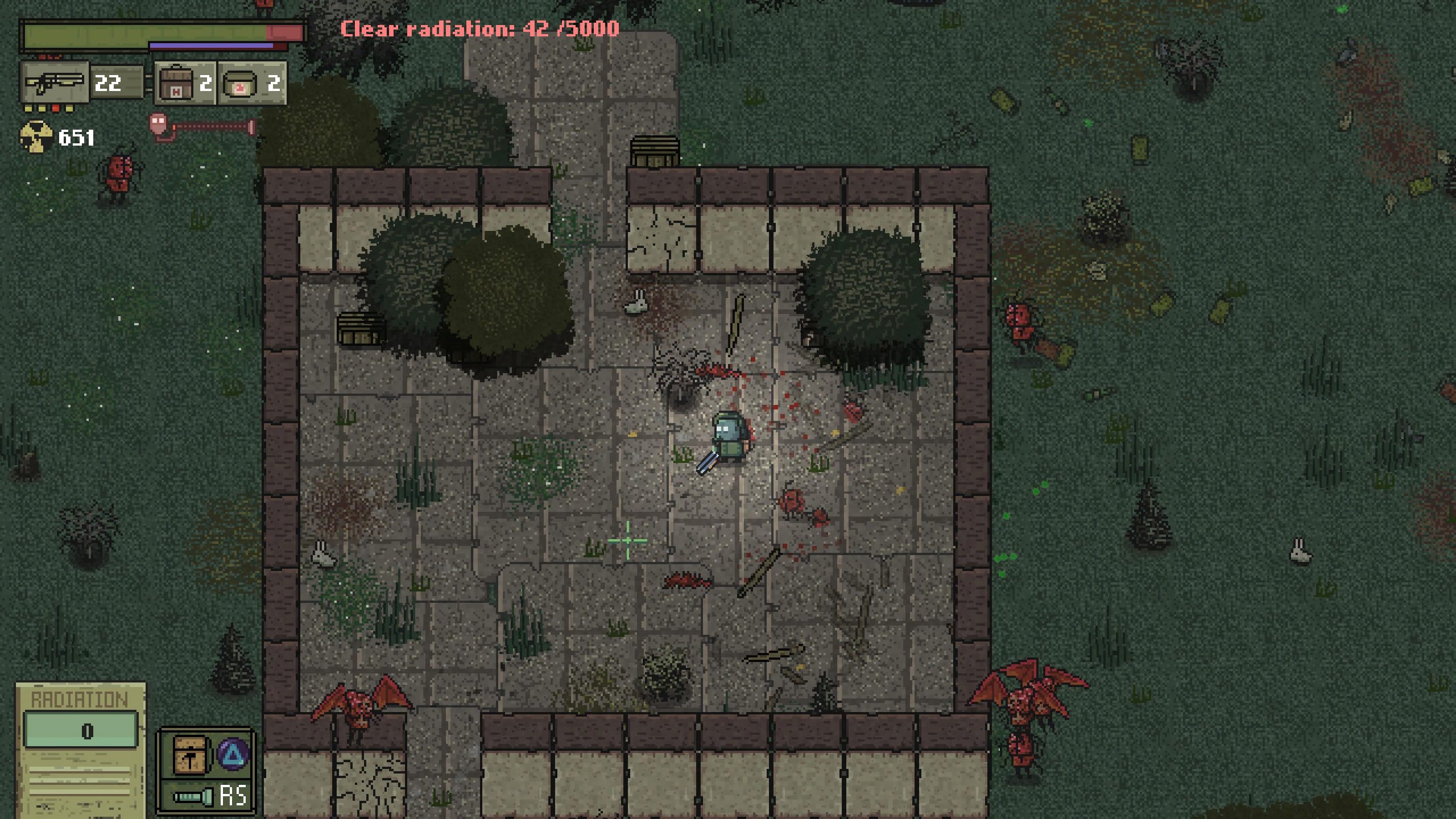Viewport: 1456px width, 819px height.
Task: Toggle the flashlight icon
Action: click(x=193, y=797)
